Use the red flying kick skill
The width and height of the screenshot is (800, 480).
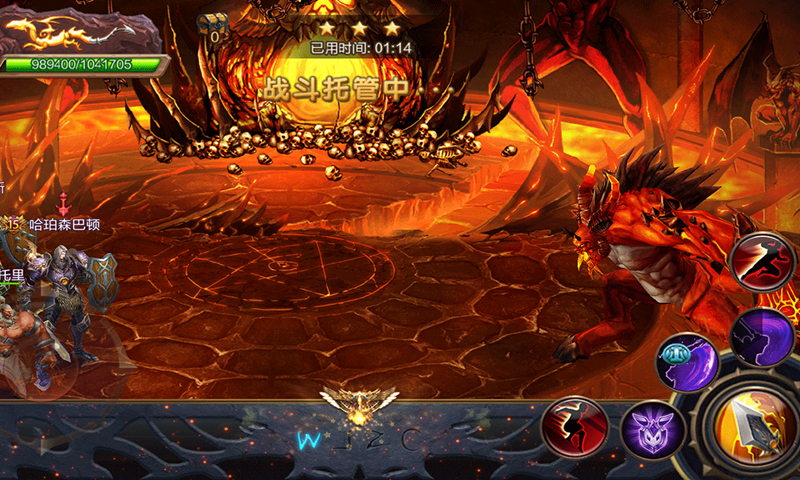pos(762,261)
